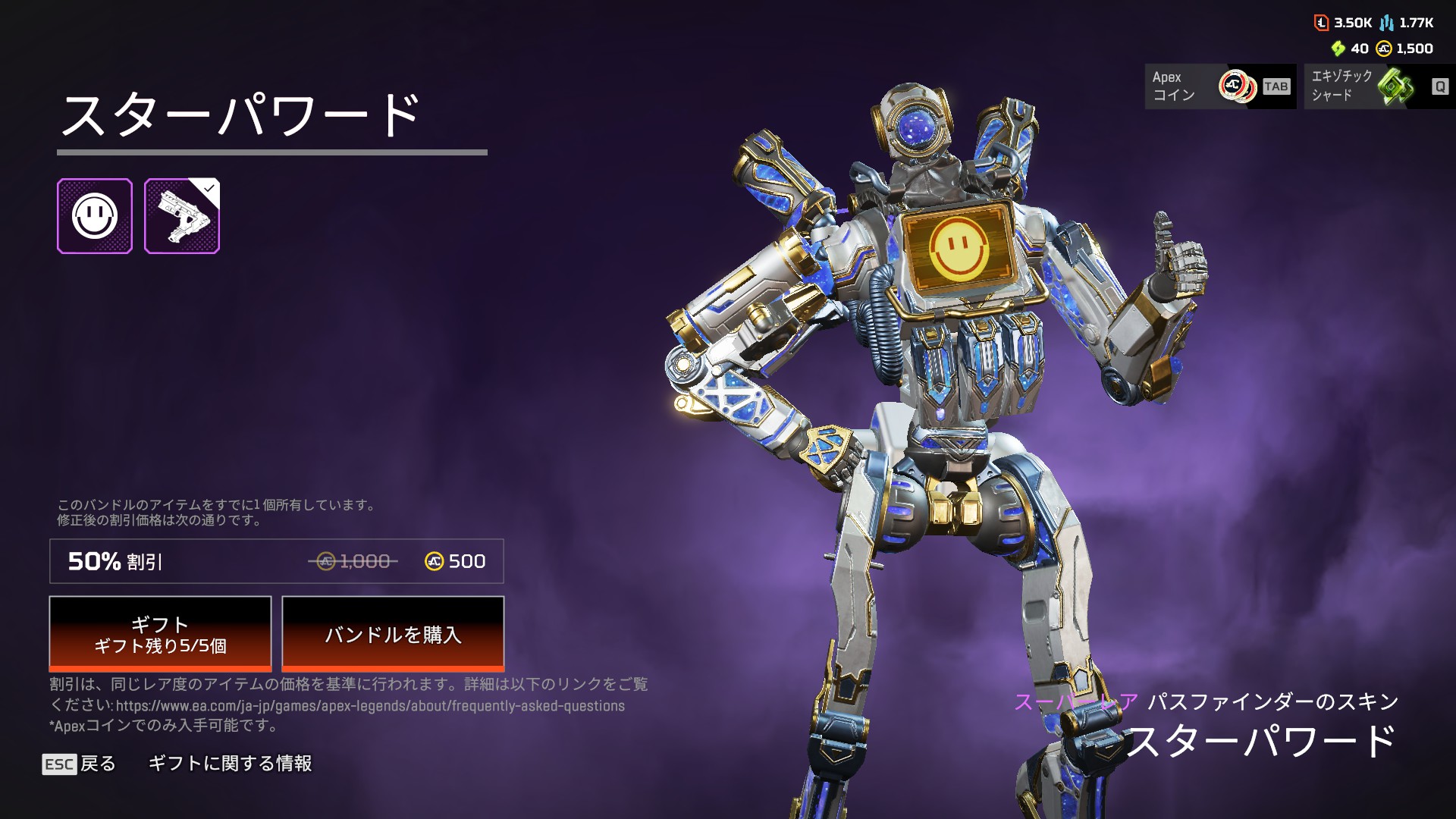Select the weapon skin bundle item
1456x819 pixels.
182,216
